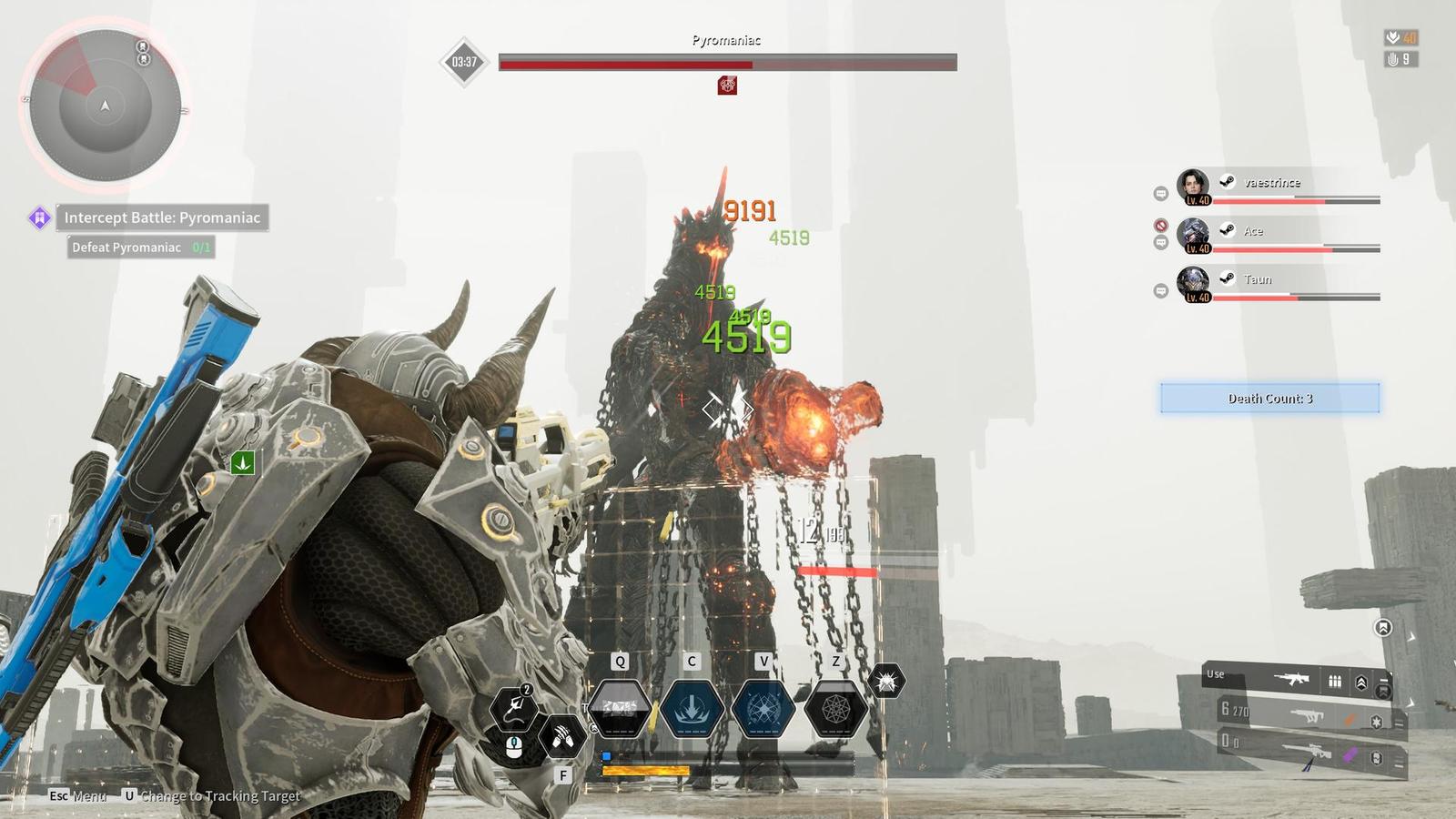Trigger the downward arrow slam skill
Screen dimensions: 1456x819
pos(692,707)
